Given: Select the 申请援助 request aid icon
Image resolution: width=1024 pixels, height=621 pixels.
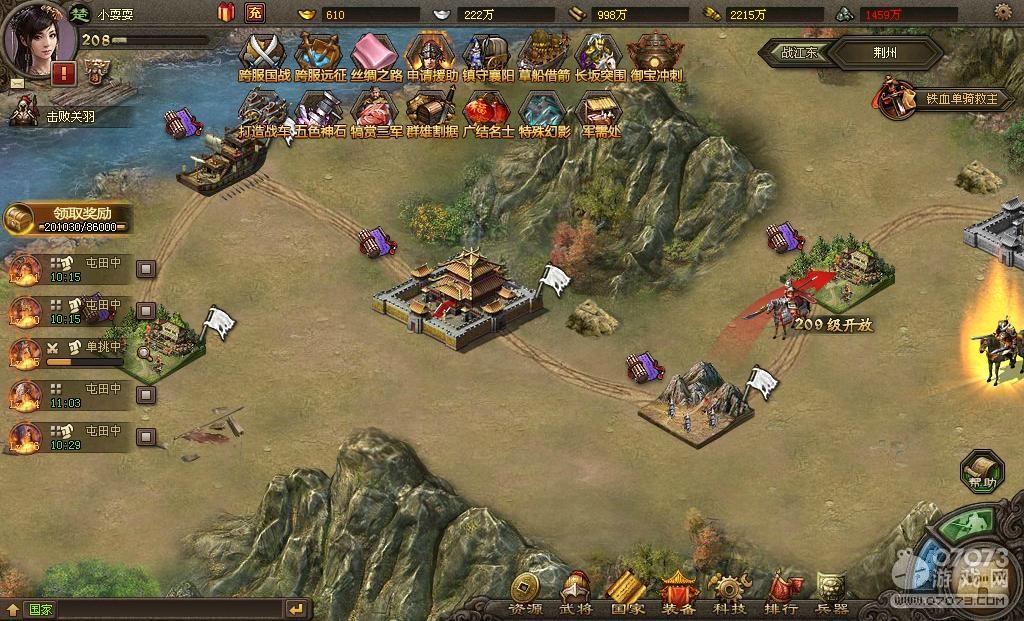Looking at the screenshot, I should coord(431,53).
